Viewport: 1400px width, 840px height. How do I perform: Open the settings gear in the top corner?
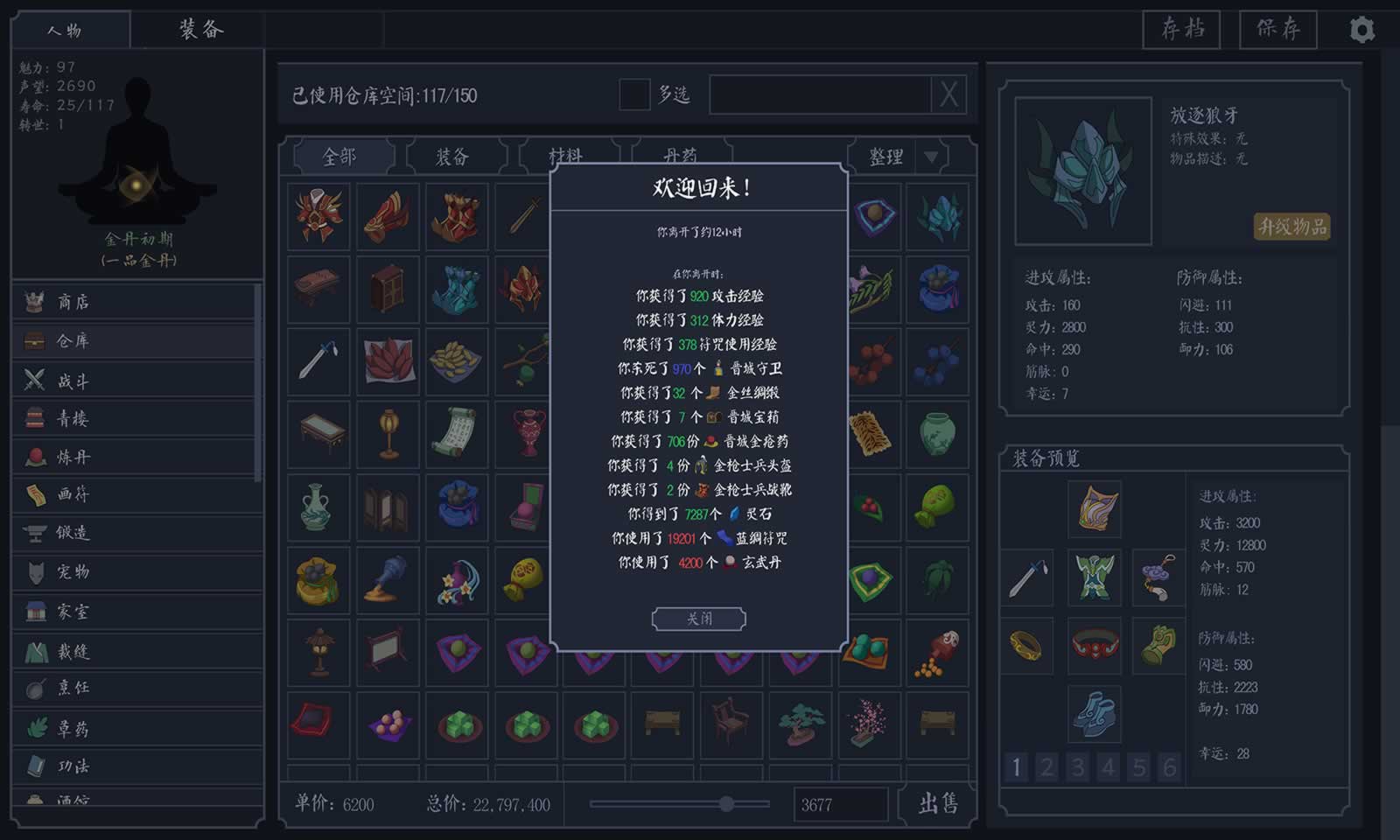1362,30
